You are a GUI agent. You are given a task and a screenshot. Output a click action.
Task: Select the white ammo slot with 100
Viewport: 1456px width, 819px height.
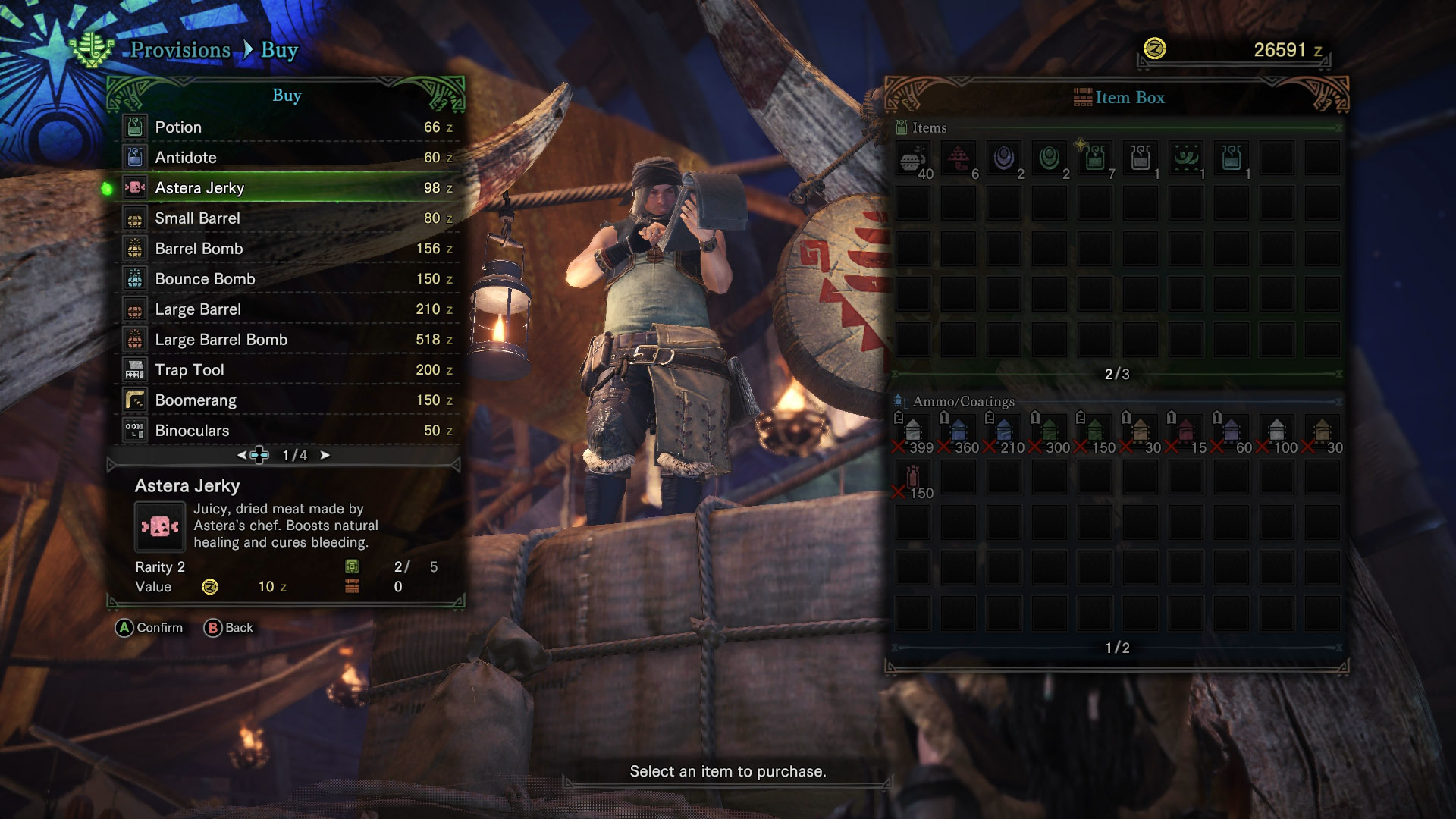click(x=1277, y=433)
